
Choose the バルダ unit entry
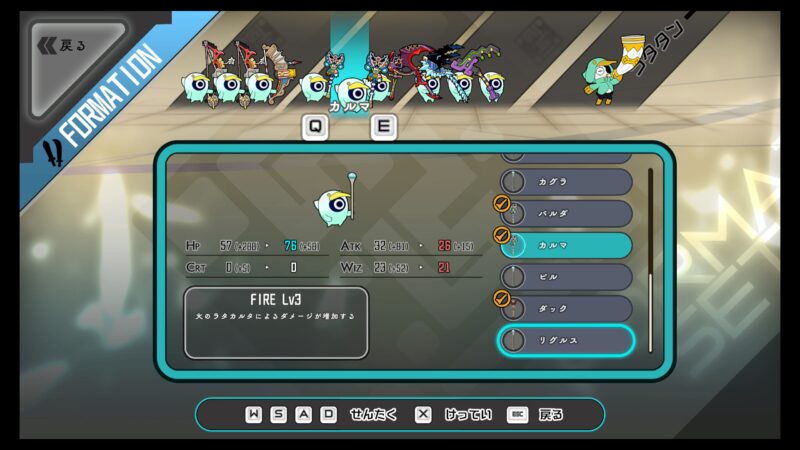click(x=566, y=214)
